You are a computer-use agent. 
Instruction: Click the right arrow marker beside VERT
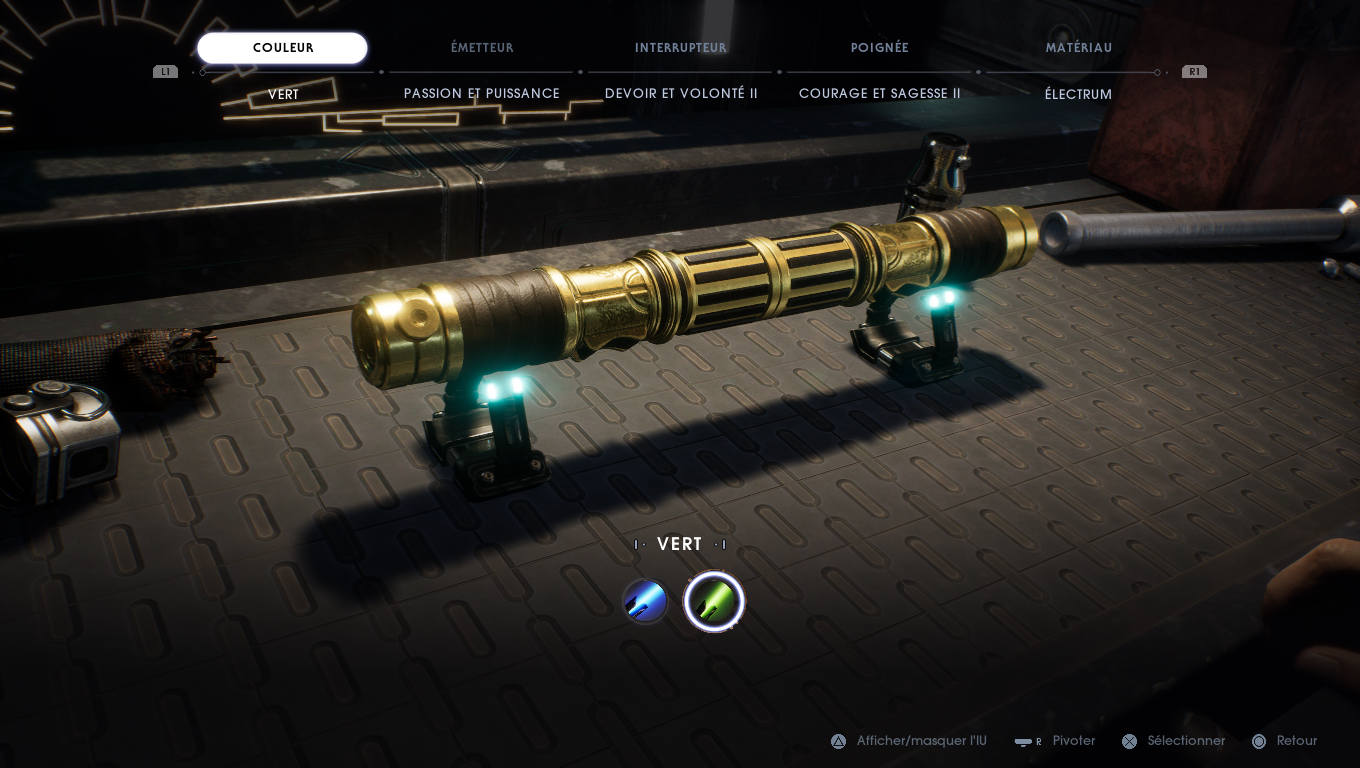point(722,544)
